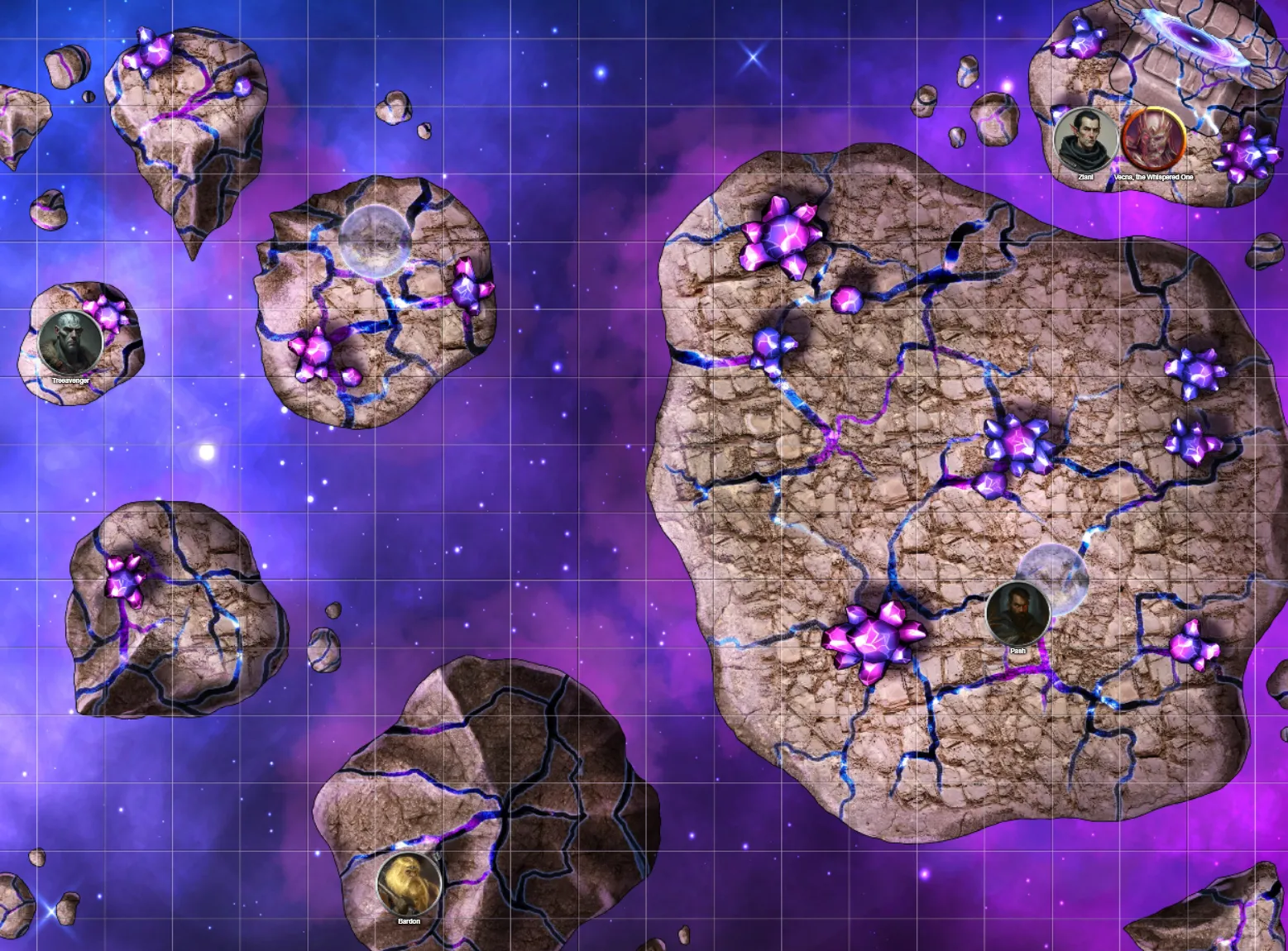1288x951 pixels.
Task: Select the Treeavenger character token
Action: click(x=70, y=343)
